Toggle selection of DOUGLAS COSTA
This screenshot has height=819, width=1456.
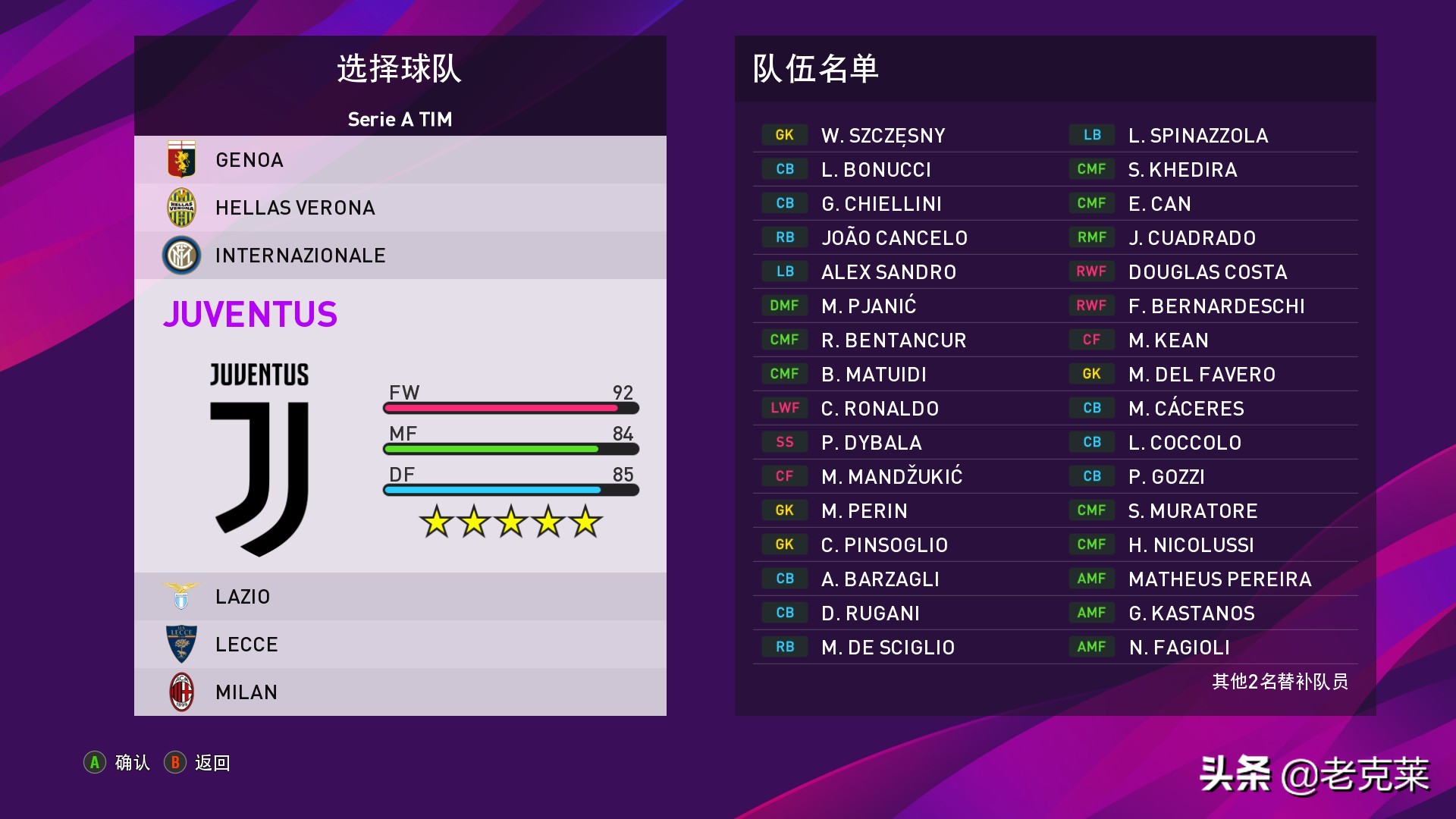pos(1207,271)
